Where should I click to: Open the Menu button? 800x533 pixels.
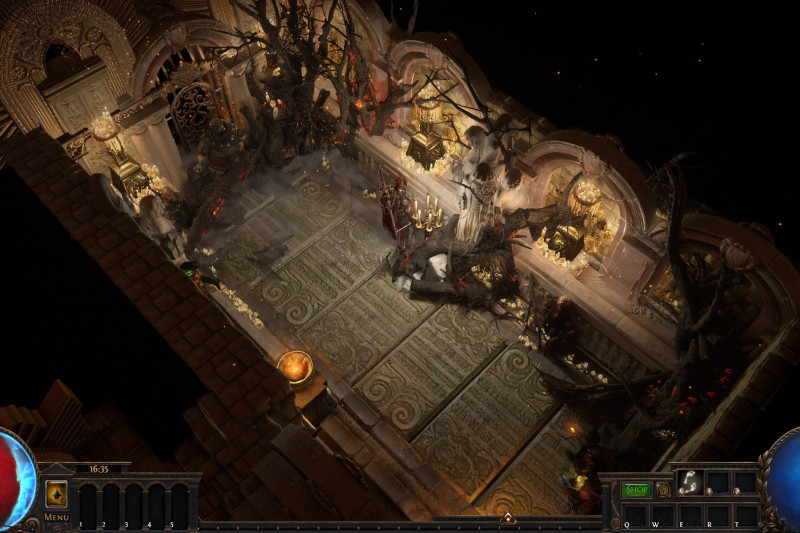[x=56, y=517]
